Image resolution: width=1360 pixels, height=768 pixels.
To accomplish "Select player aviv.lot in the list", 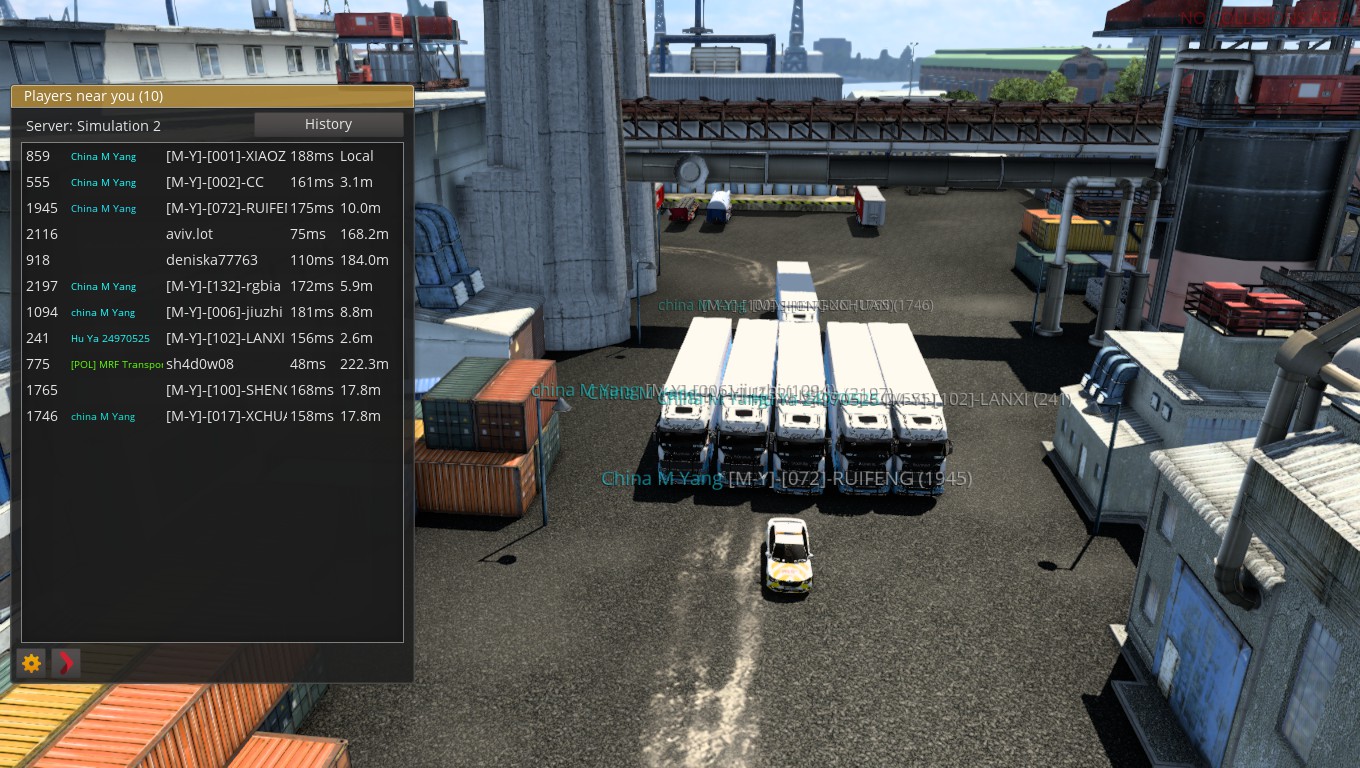I will click(x=190, y=234).
